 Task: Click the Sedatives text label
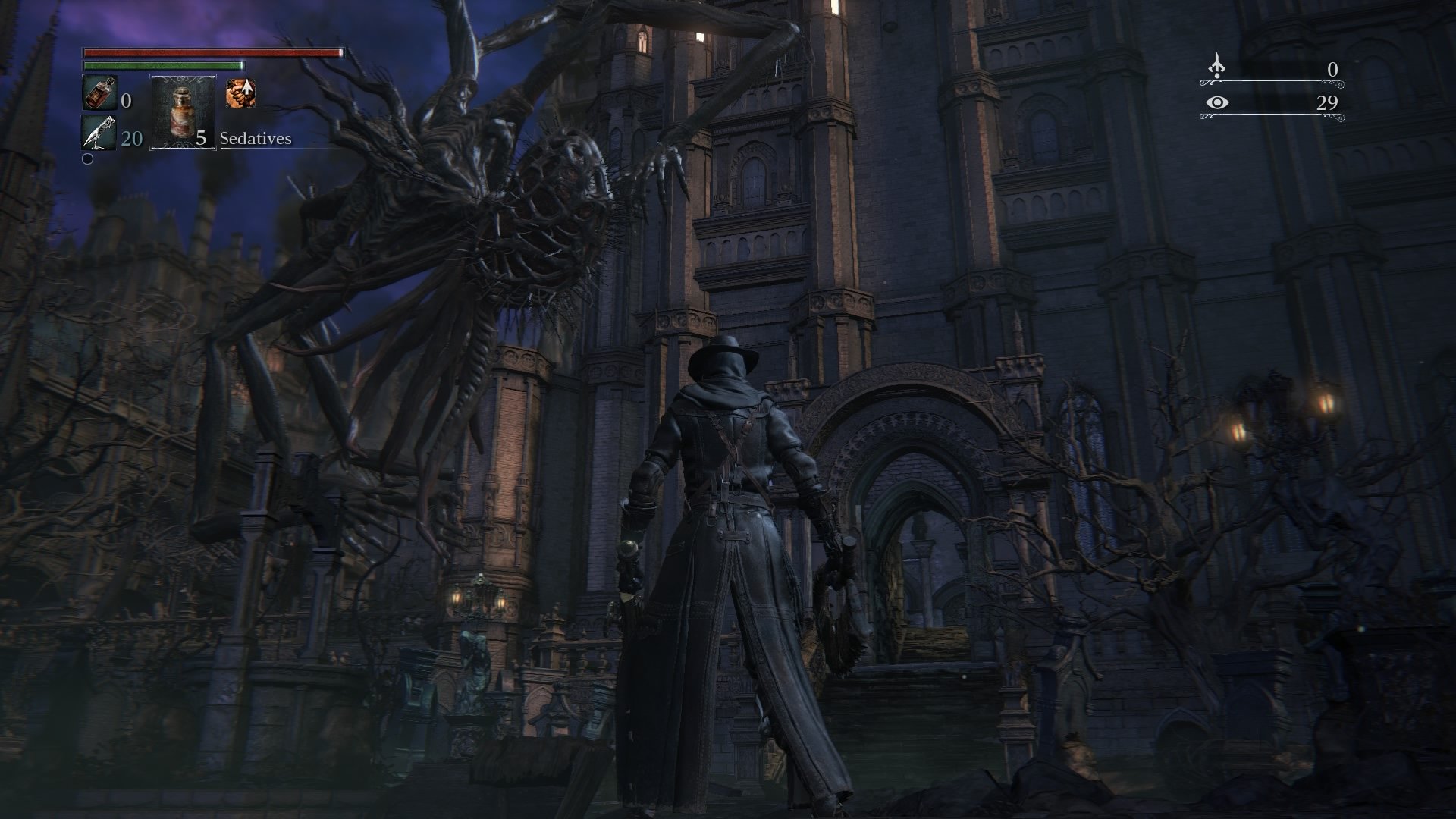256,139
